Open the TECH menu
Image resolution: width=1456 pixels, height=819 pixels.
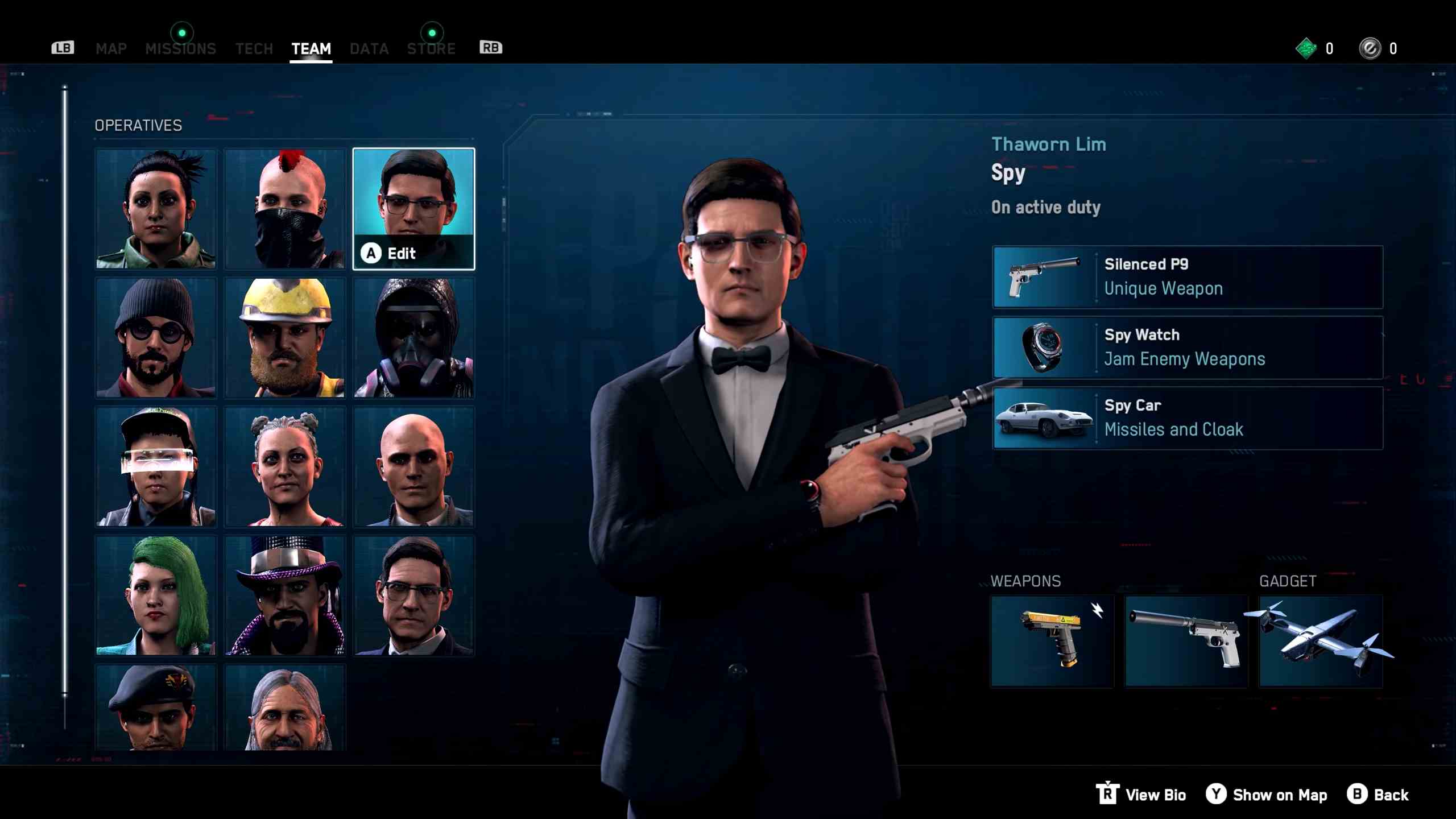254,48
